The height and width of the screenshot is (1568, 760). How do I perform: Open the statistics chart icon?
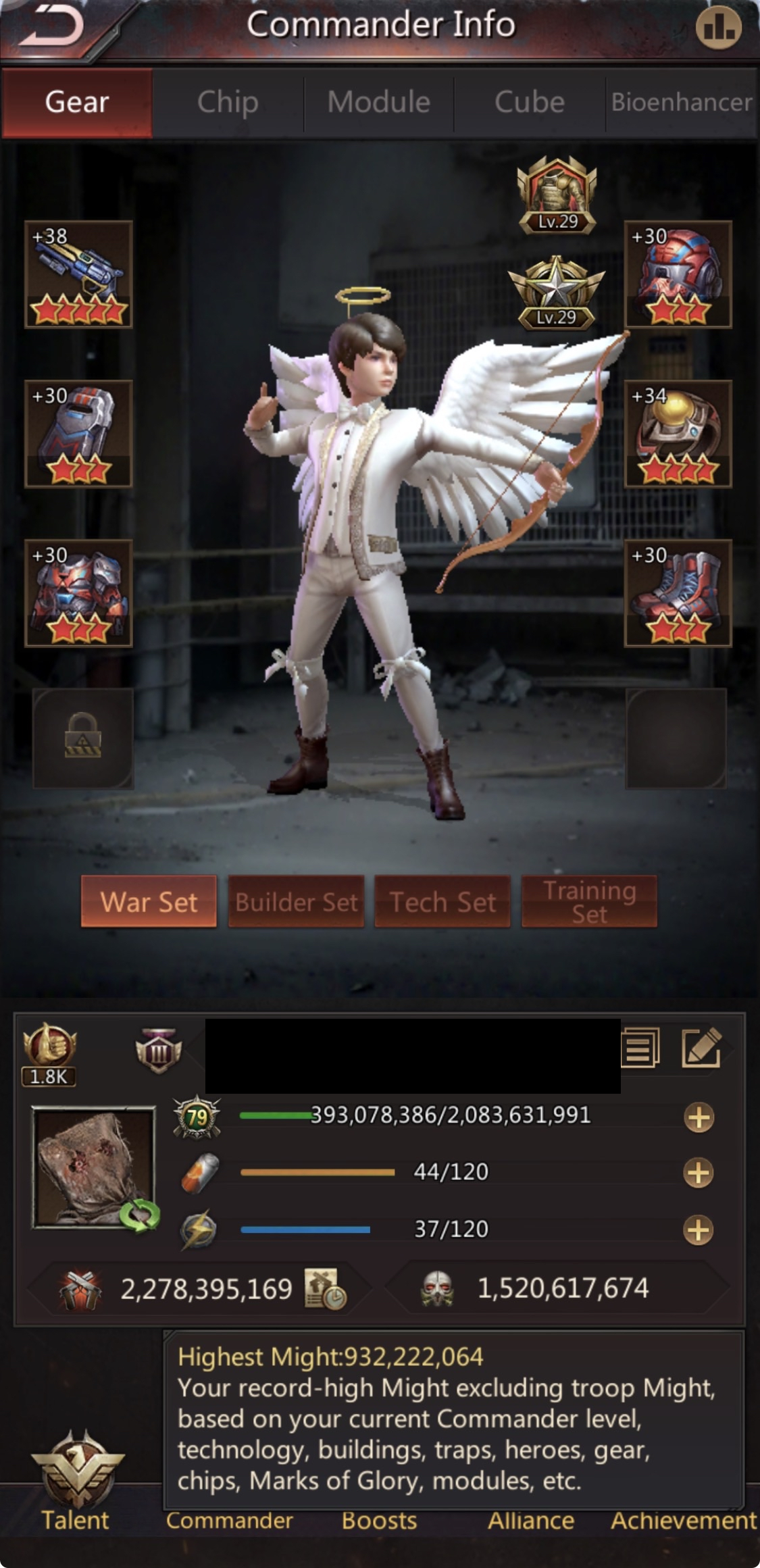point(718,28)
